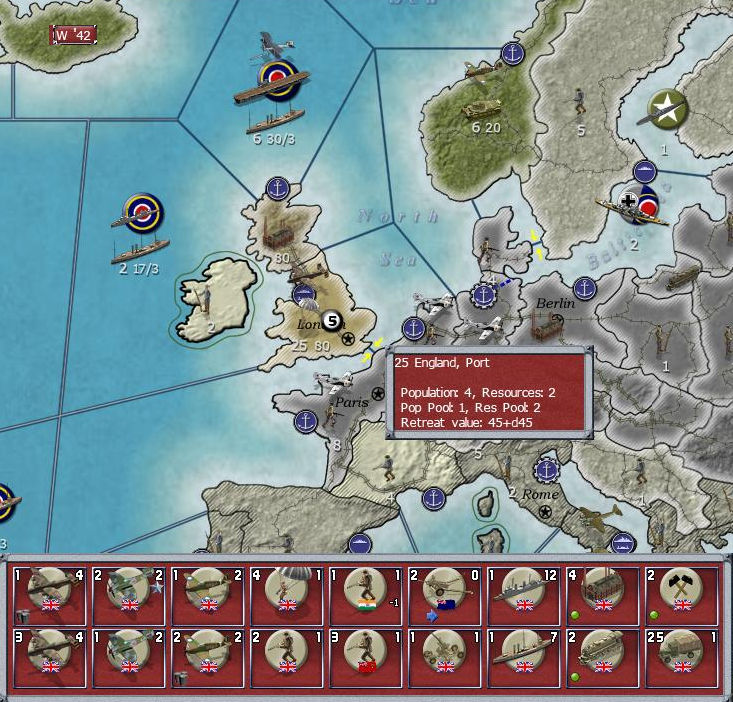Select the railway train slot
733x702 pixels.
pyautogui.click(x=602, y=657)
